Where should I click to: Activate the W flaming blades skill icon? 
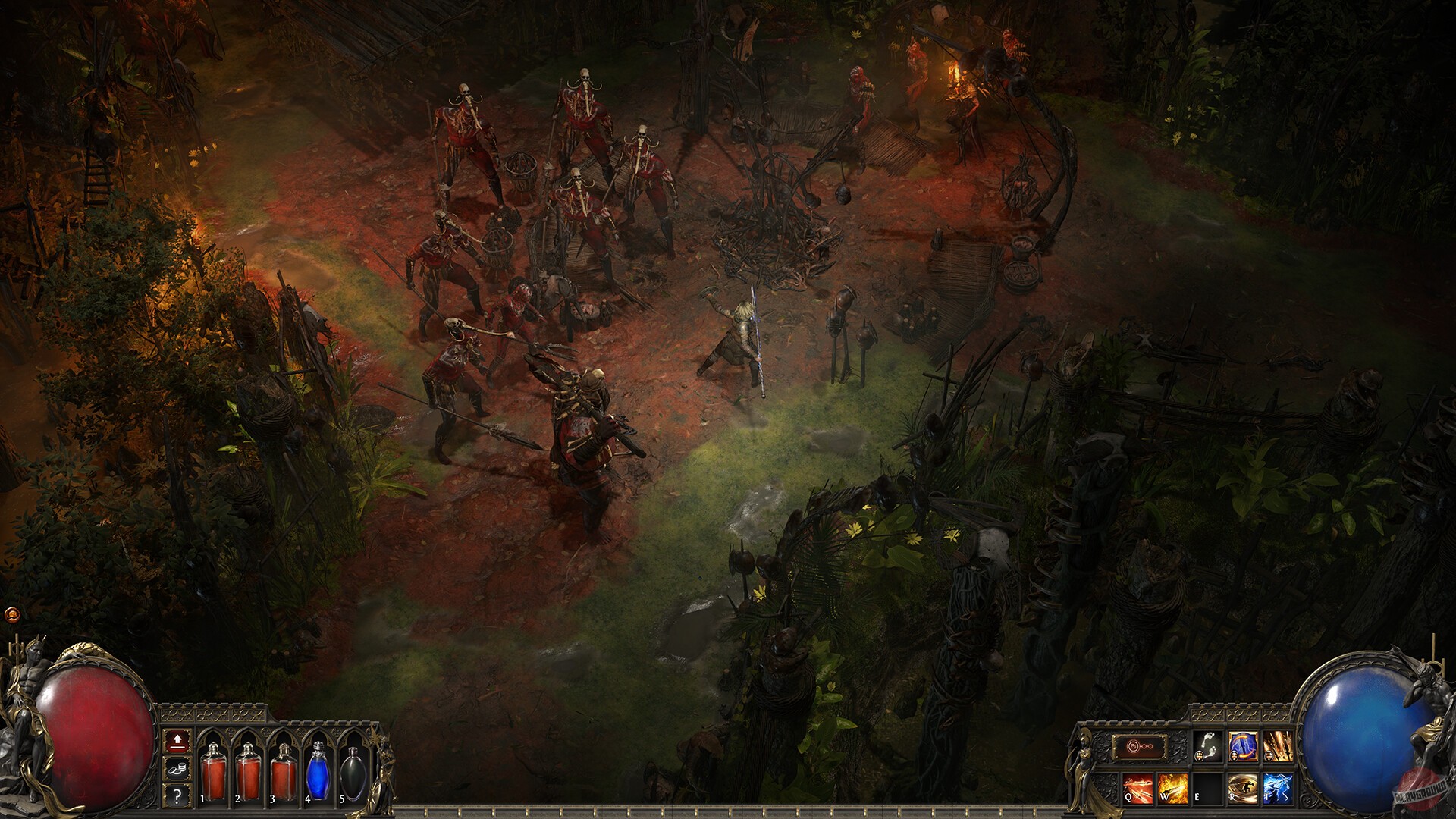point(1172,788)
